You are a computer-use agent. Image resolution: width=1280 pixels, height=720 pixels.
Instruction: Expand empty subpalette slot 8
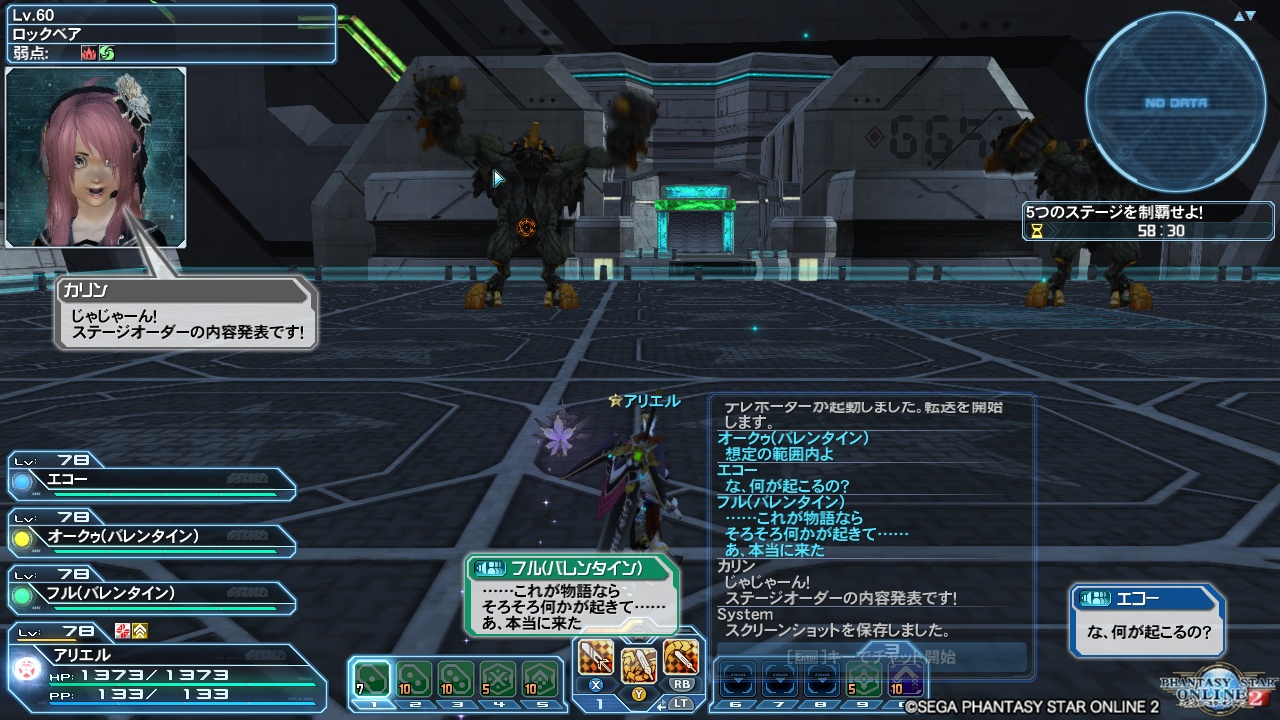820,678
